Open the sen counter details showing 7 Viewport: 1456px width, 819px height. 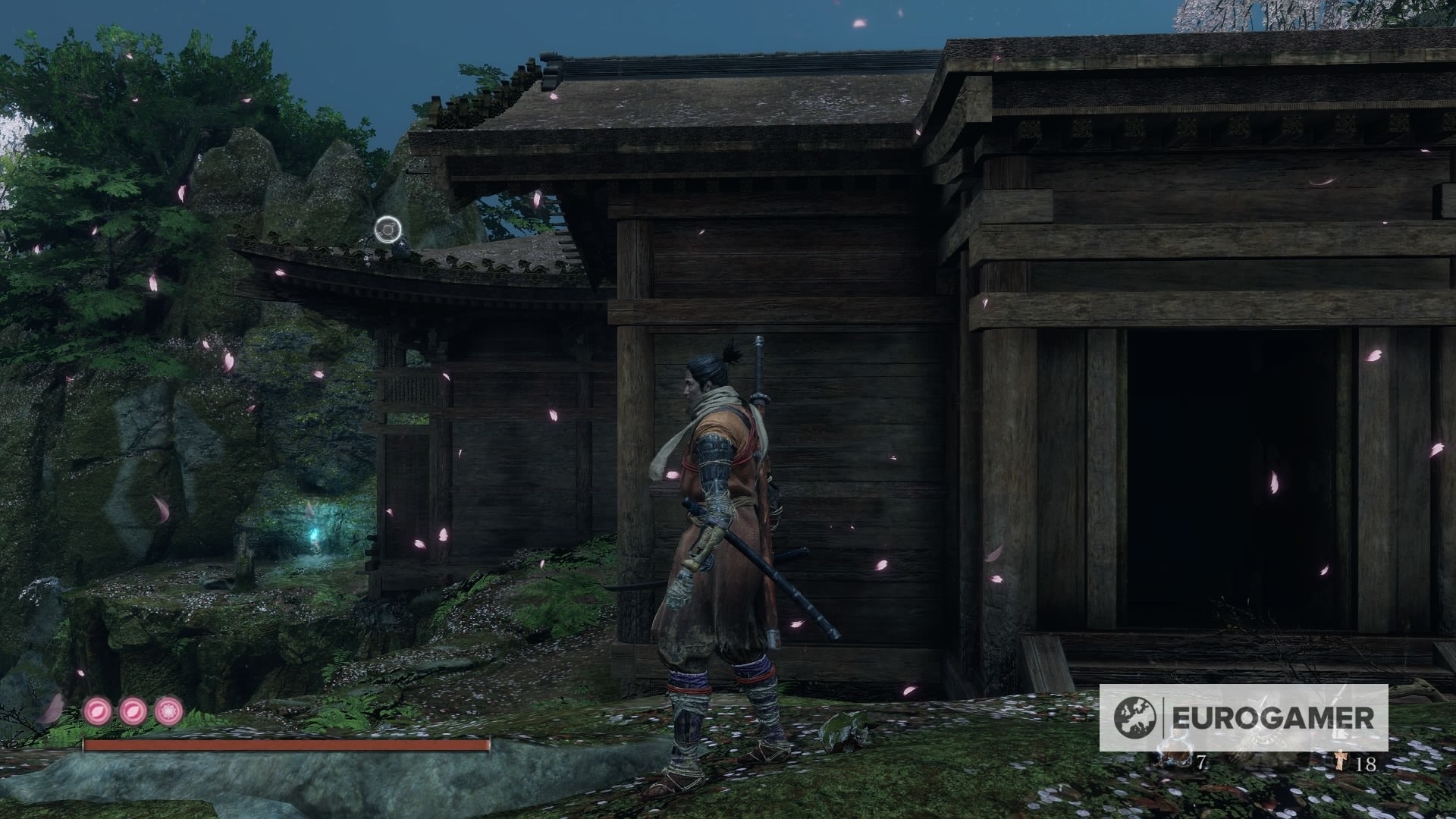[x=1202, y=761]
